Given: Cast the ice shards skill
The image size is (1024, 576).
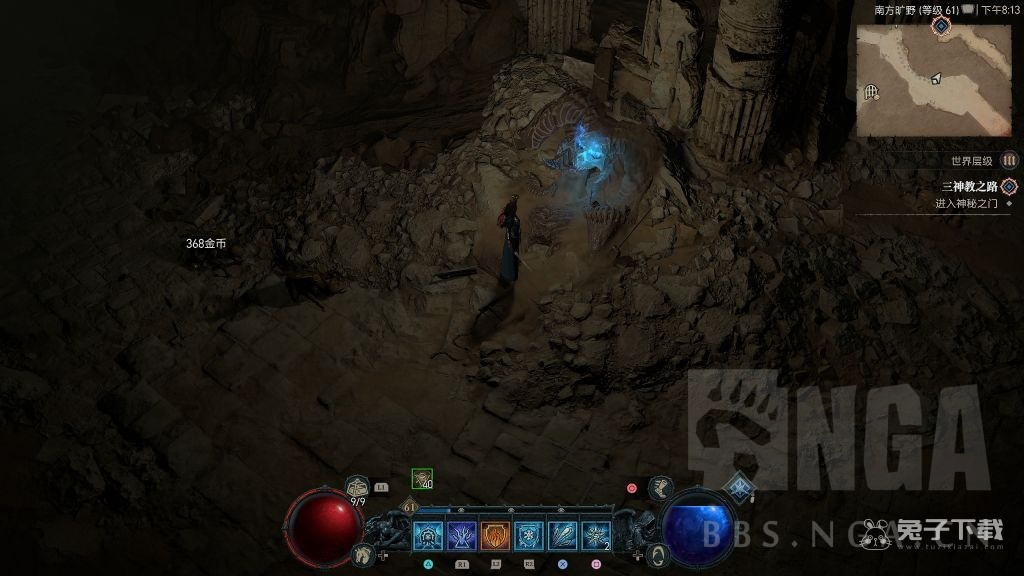Looking at the screenshot, I should [x=563, y=537].
